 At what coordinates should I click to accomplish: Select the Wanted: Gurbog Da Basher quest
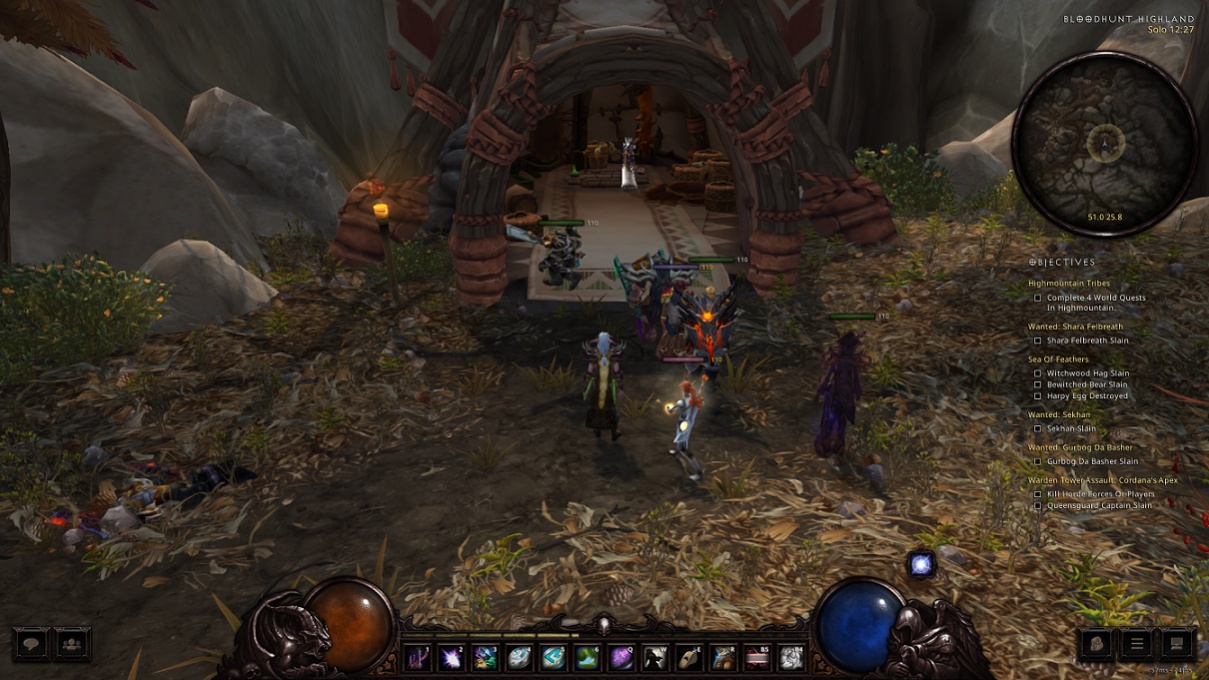point(1080,448)
